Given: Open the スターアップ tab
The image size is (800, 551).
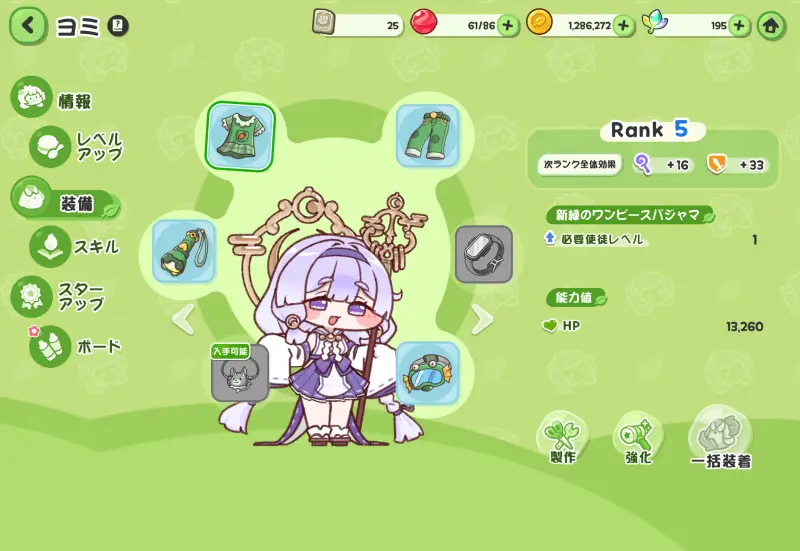Looking at the screenshot, I should click(x=68, y=297).
